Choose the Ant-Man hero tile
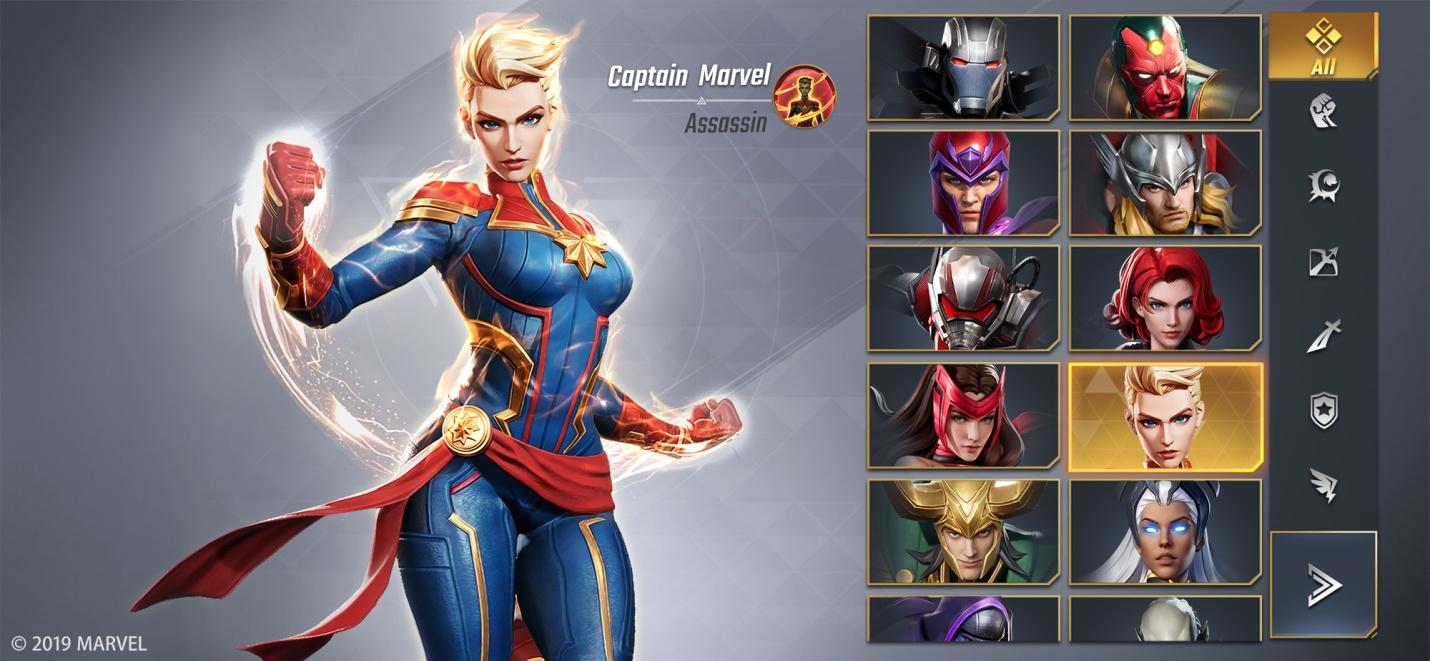The height and width of the screenshot is (661, 1430). coord(963,299)
